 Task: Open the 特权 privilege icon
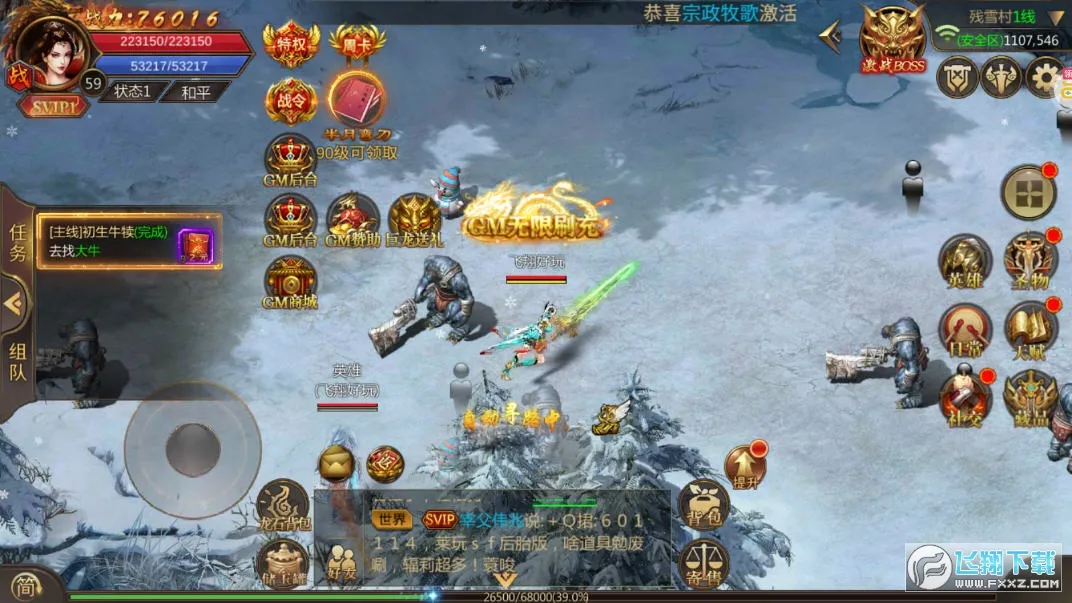click(x=292, y=43)
